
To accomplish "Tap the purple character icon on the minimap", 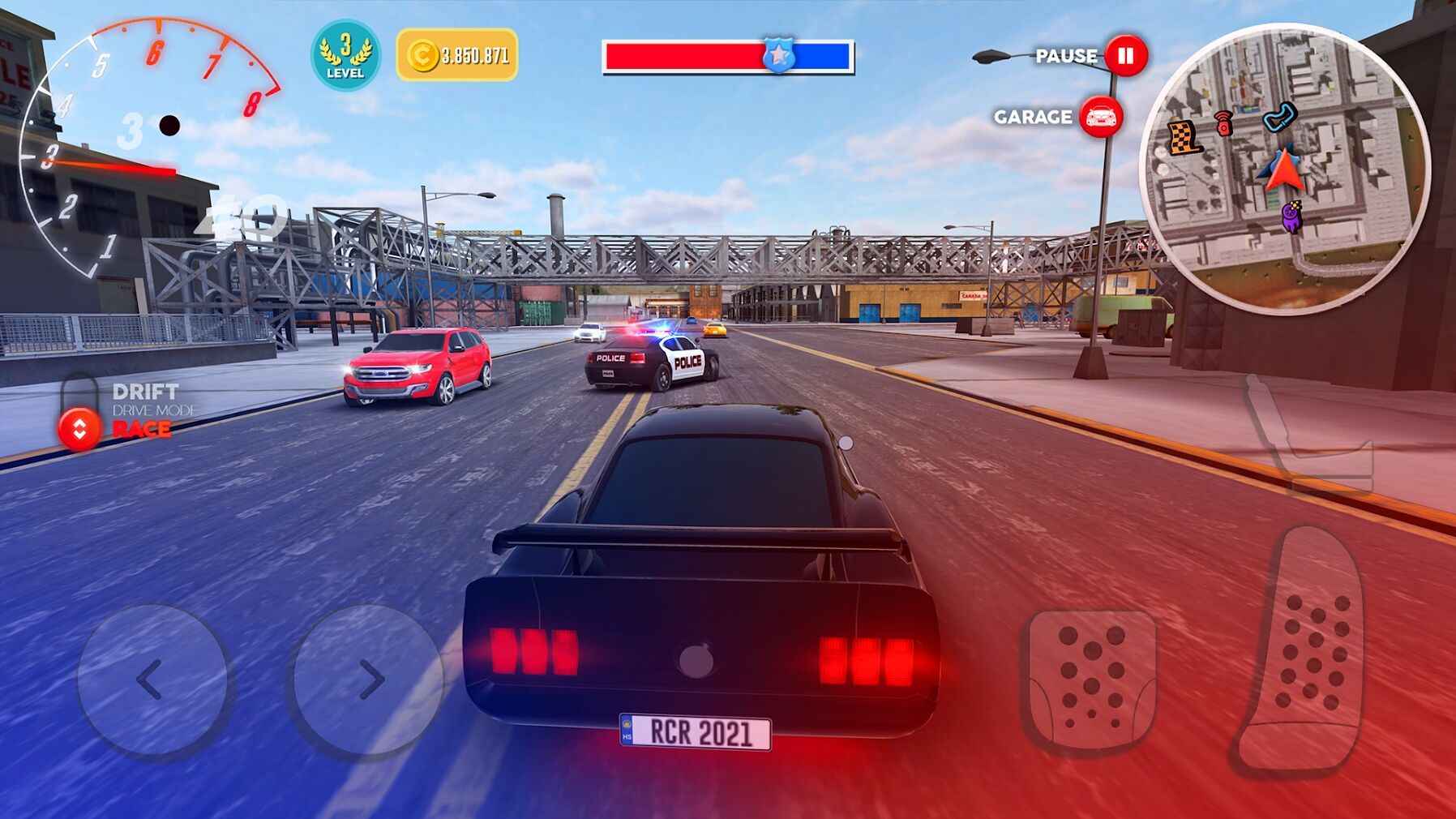I will pos(1291,217).
